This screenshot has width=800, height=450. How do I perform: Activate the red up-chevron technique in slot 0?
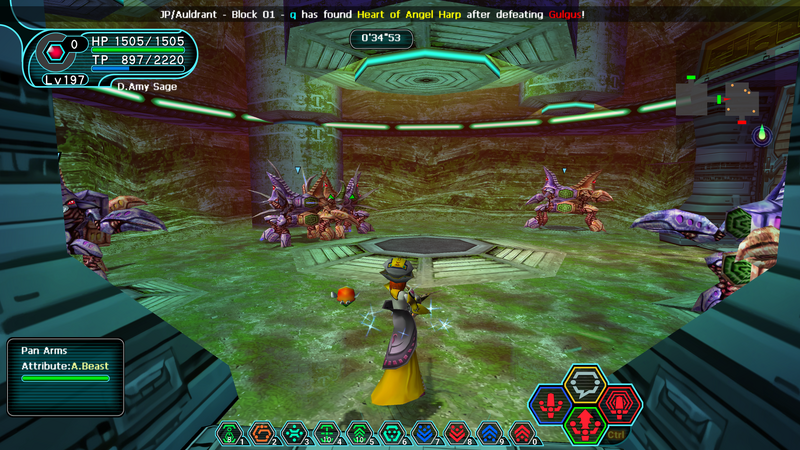point(521,435)
